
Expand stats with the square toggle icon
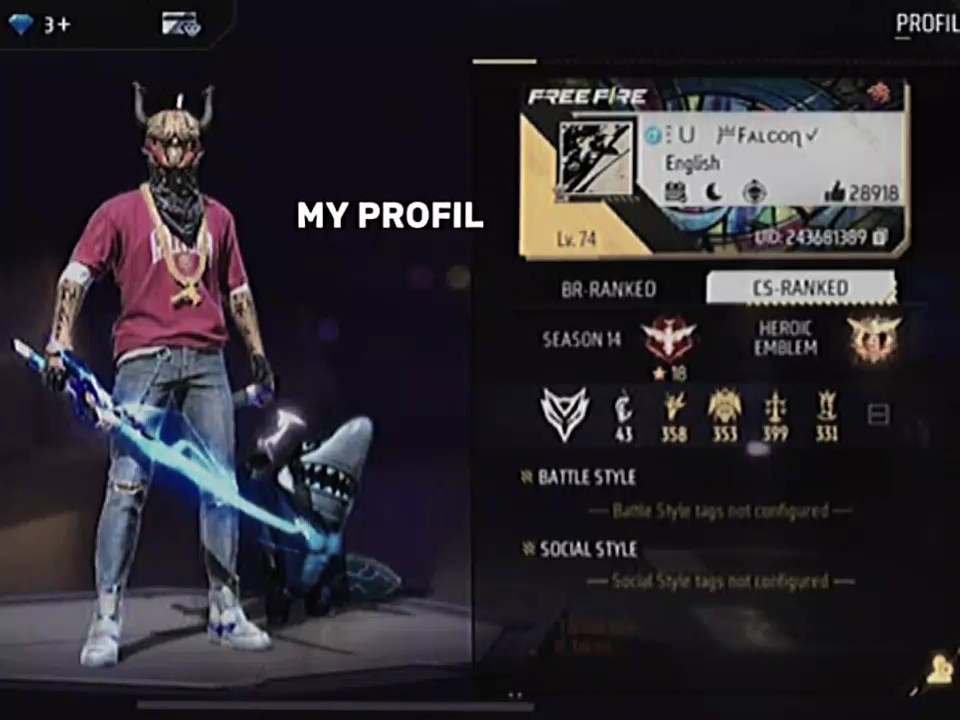coord(878,414)
